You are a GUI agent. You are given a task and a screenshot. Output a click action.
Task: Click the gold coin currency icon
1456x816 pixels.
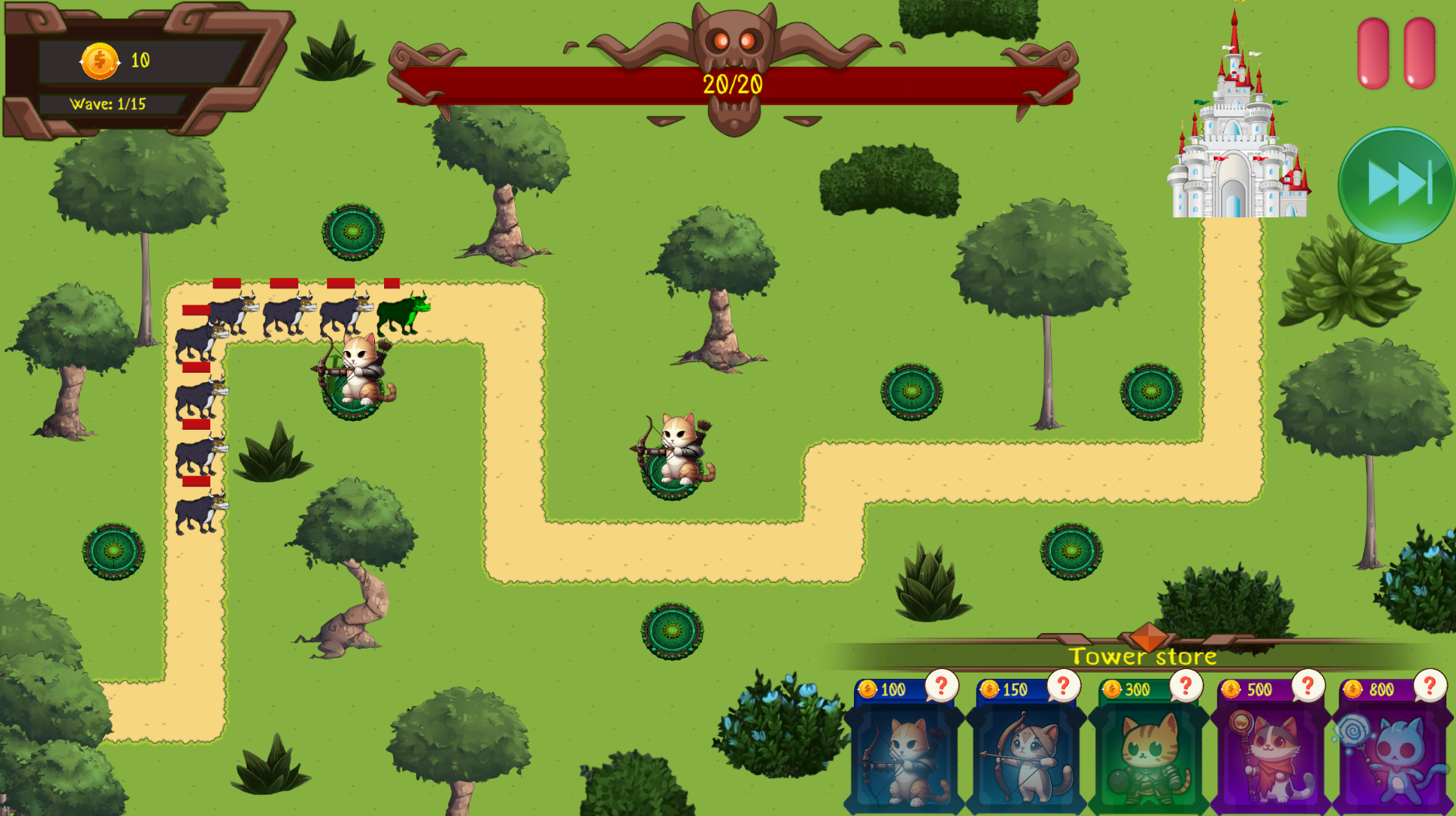[x=98, y=60]
